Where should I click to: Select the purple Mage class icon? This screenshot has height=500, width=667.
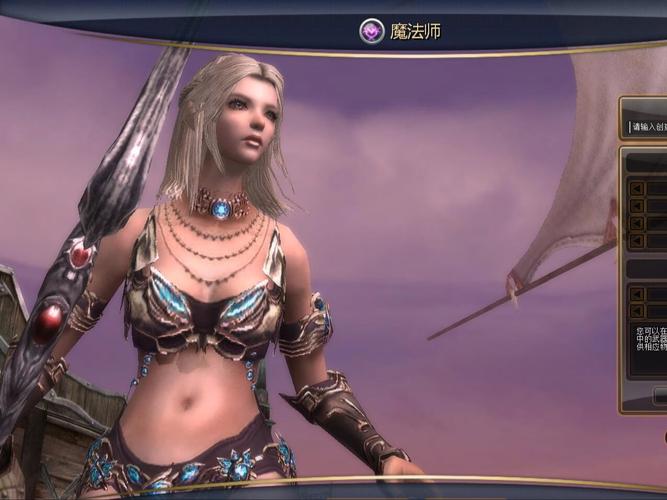(x=372, y=32)
